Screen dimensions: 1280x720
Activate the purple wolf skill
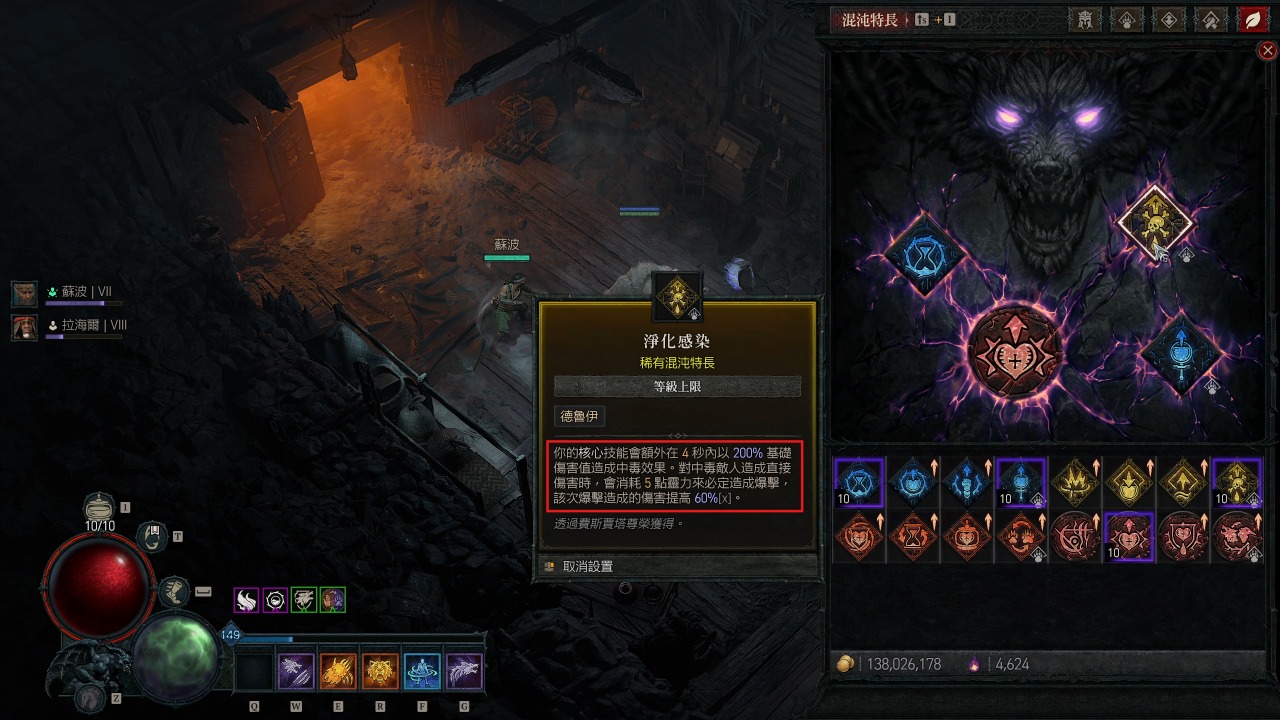[464, 672]
